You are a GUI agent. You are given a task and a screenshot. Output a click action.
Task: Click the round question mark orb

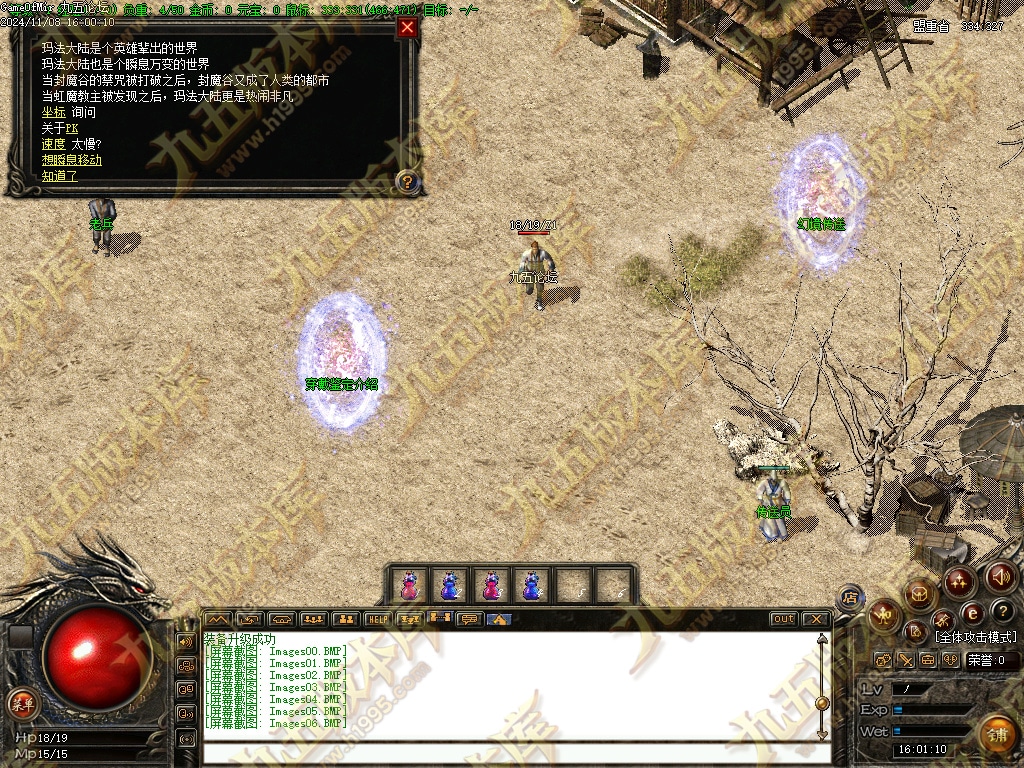pos(1004,611)
